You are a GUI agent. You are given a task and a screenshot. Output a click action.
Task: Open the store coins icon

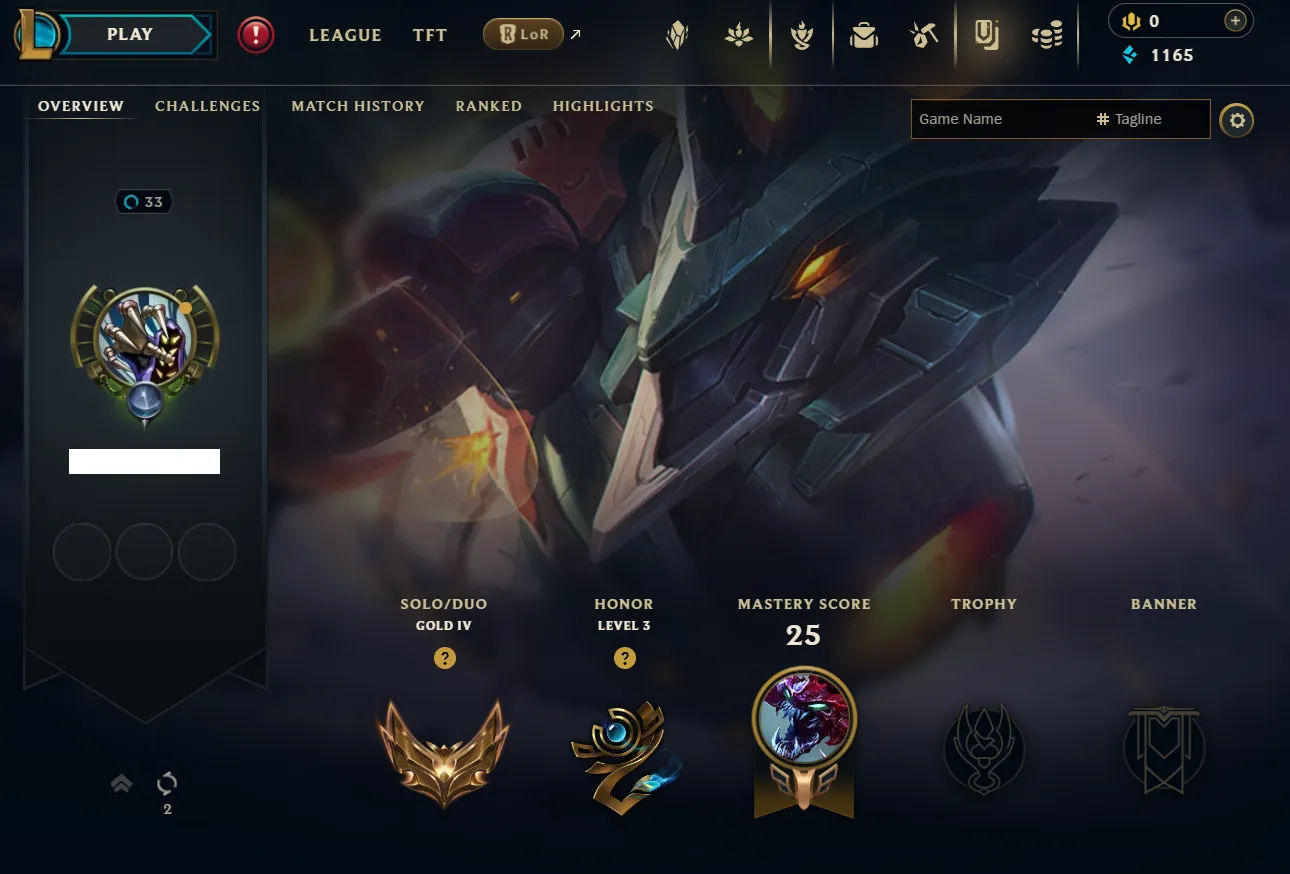tap(1047, 36)
